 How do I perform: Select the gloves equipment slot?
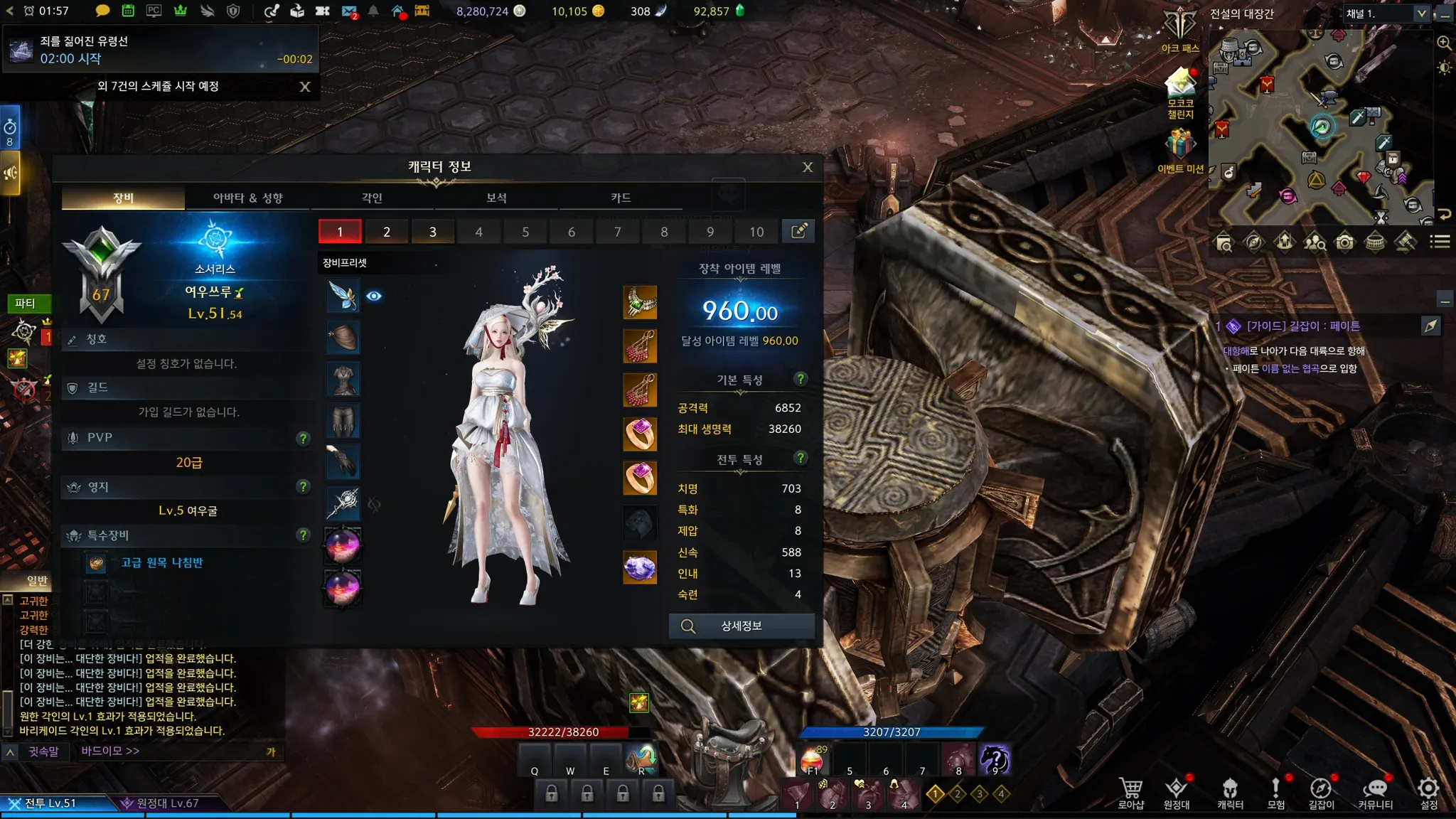click(x=343, y=461)
